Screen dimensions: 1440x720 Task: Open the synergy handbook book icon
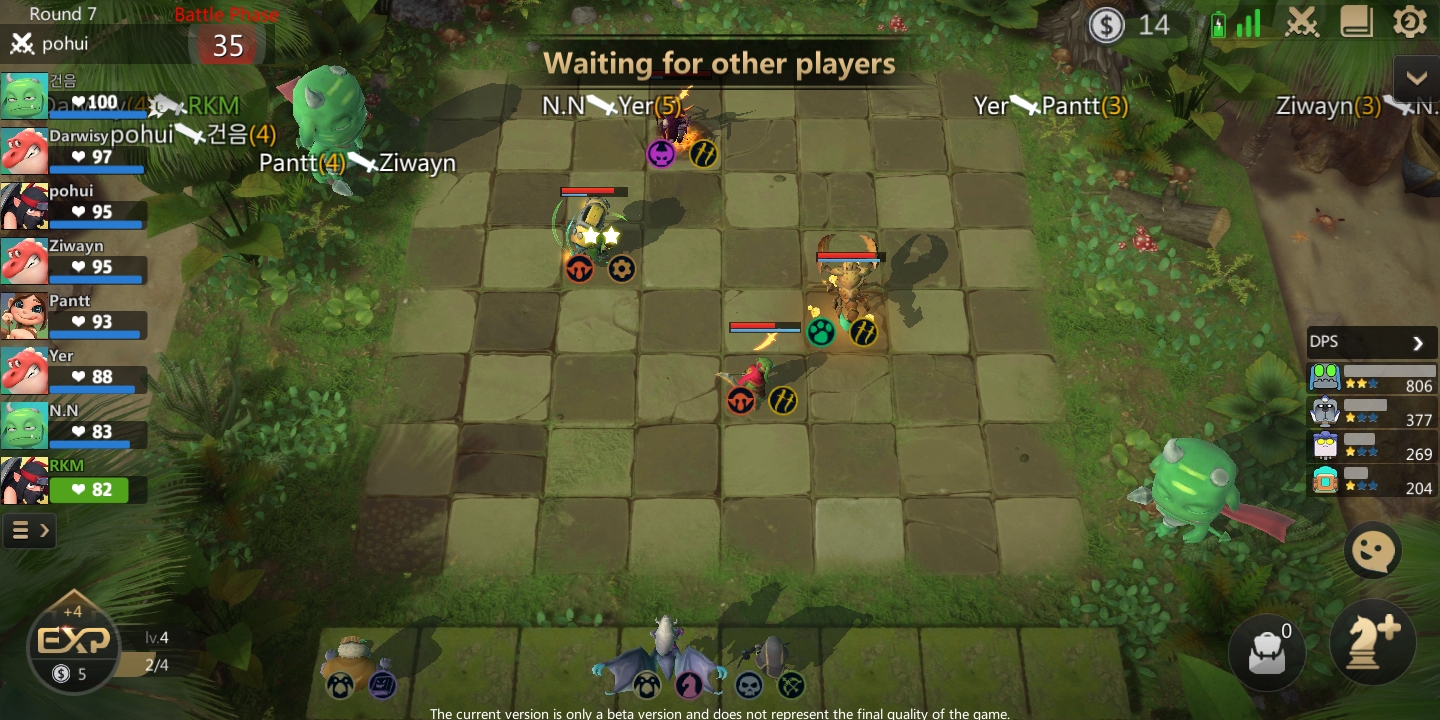[x=1357, y=22]
